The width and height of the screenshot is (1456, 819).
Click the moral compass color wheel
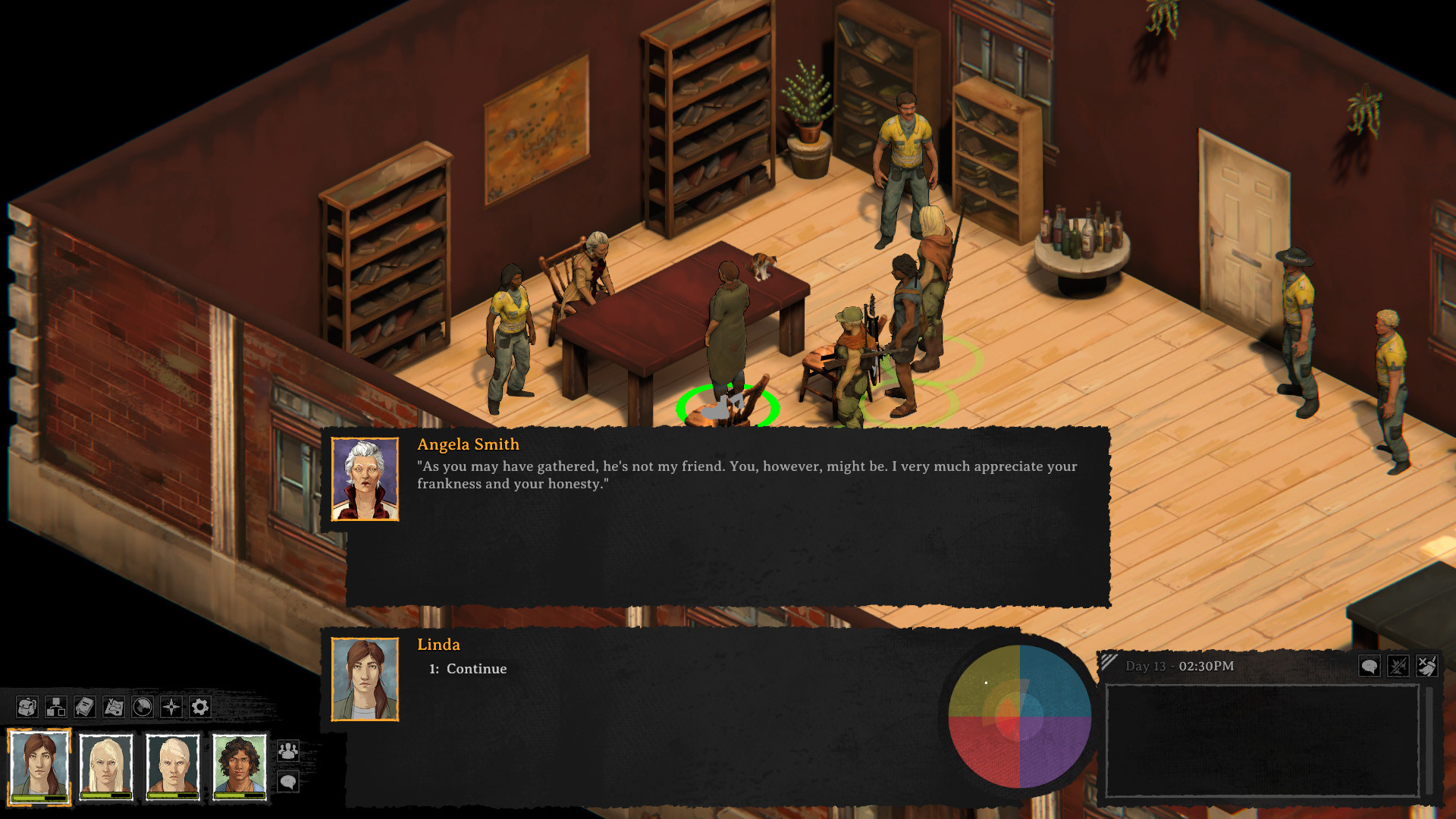(1020, 717)
